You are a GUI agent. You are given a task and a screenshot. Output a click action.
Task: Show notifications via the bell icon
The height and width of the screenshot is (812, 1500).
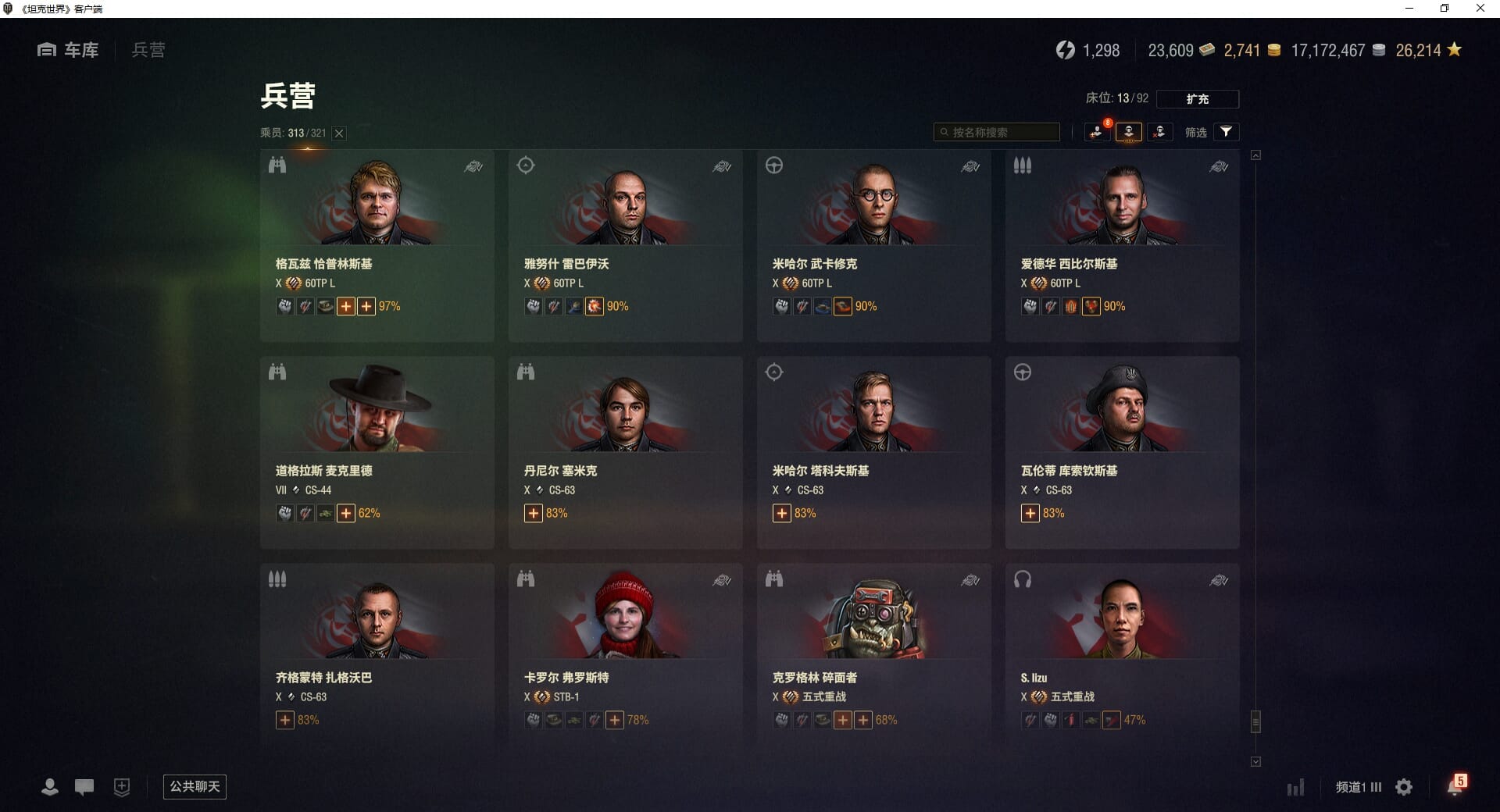pyautogui.click(x=1455, y=786)
